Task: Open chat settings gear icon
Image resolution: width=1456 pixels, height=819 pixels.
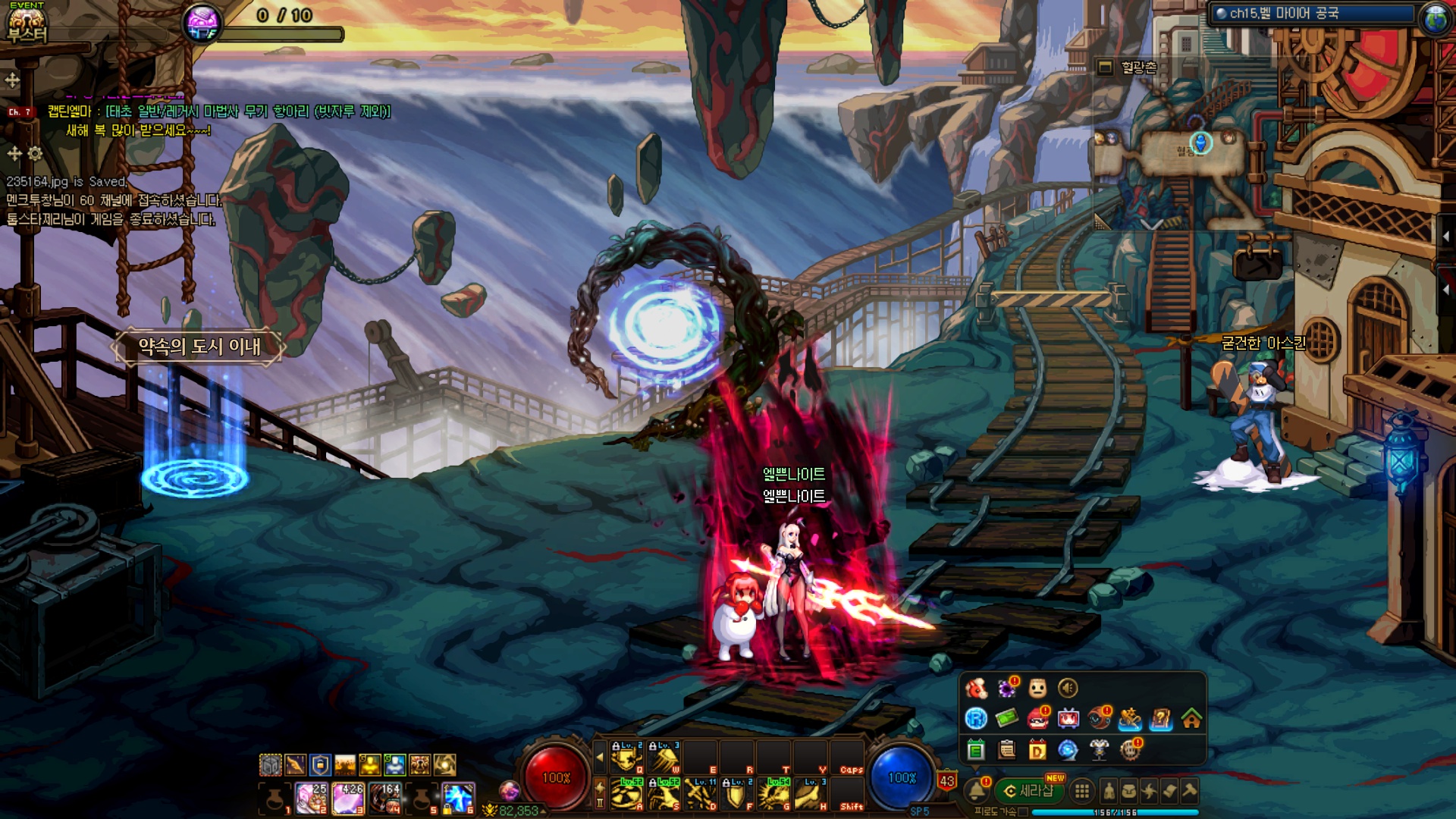Action: (35, 154)
